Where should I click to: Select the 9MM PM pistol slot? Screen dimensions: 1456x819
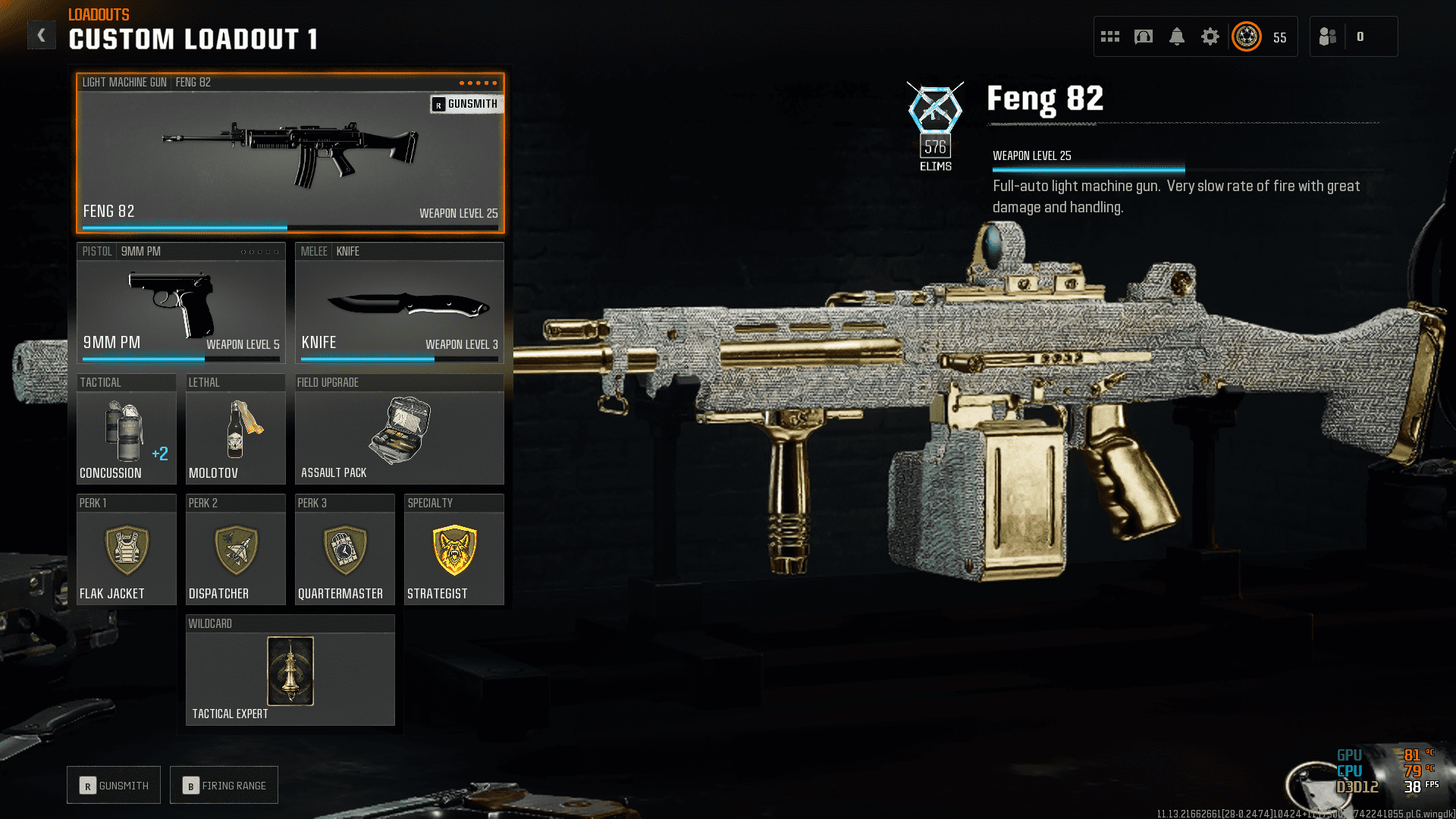tap(180, 303)
